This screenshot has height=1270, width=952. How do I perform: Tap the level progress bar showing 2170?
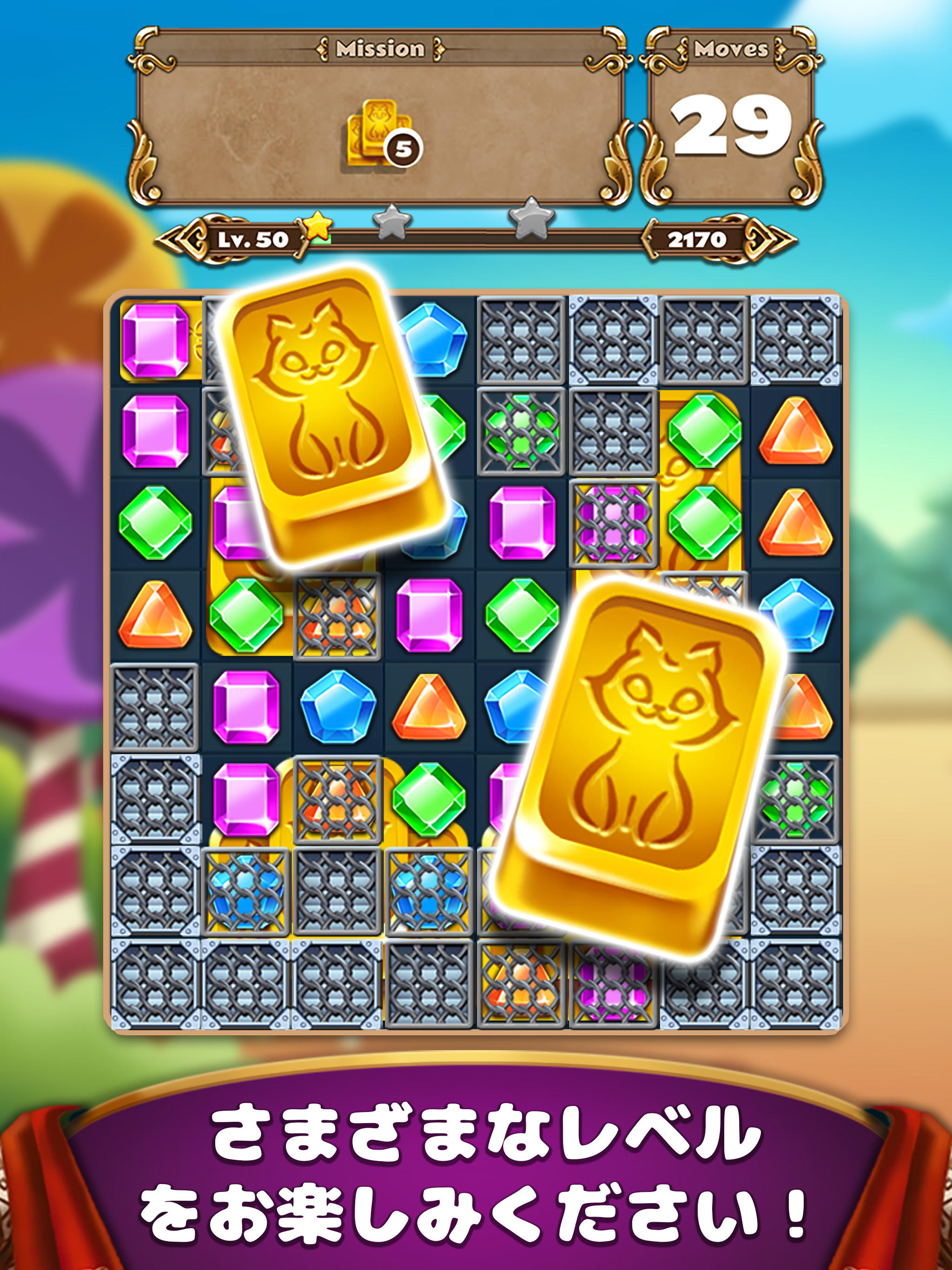pyautogui.click(x=699, y=239)
